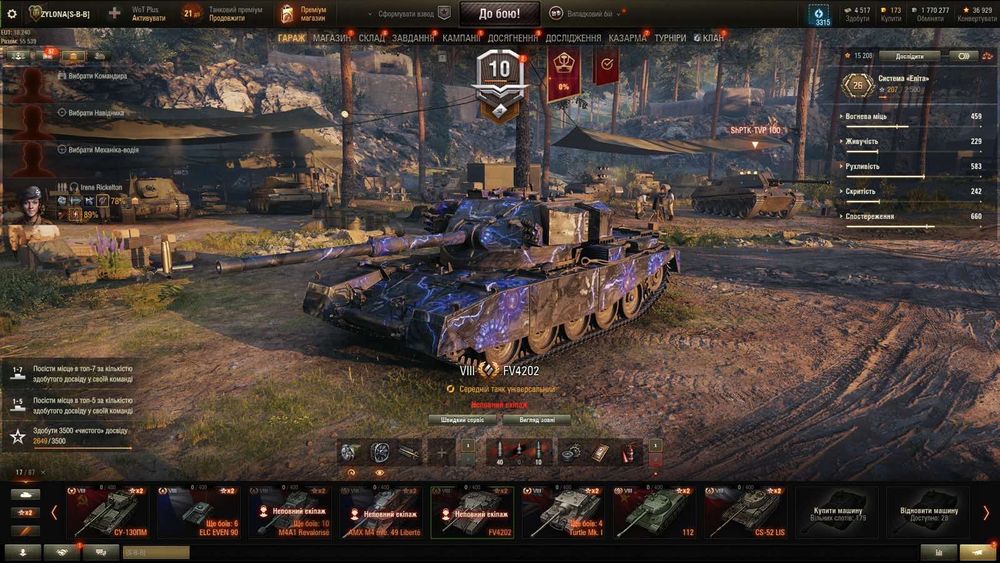Go to the ЗАВДАННЯ missions tab
Screen dimensions: 1000x563
[x=414, y=38]
